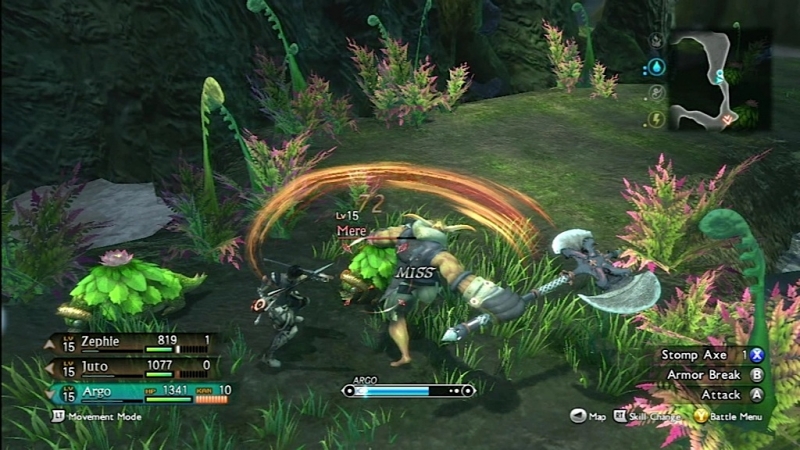Choose Juto's party row

click(x=130, y=367)
